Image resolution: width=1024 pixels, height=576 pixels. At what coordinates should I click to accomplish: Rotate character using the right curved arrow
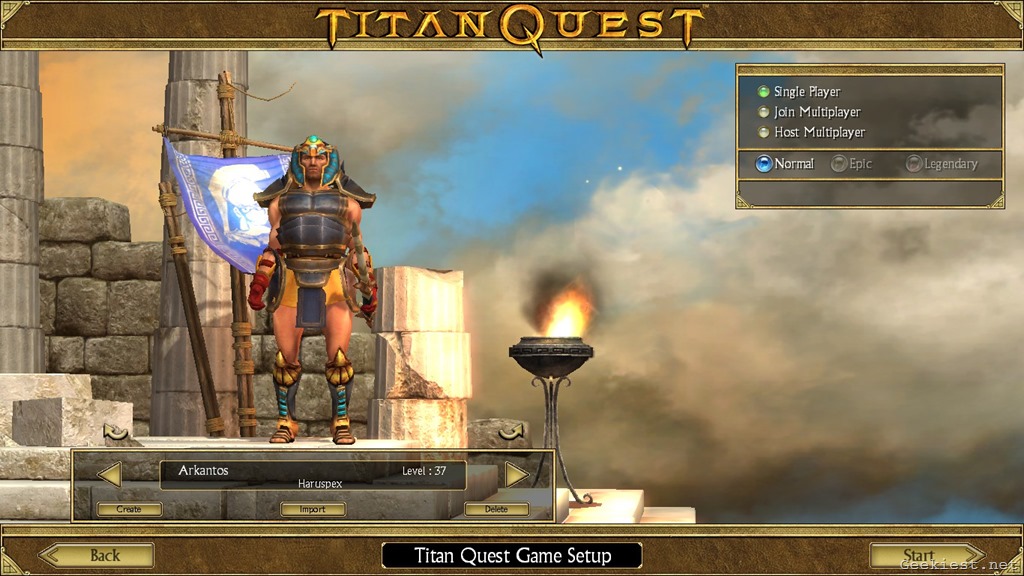tap(511, 431)
